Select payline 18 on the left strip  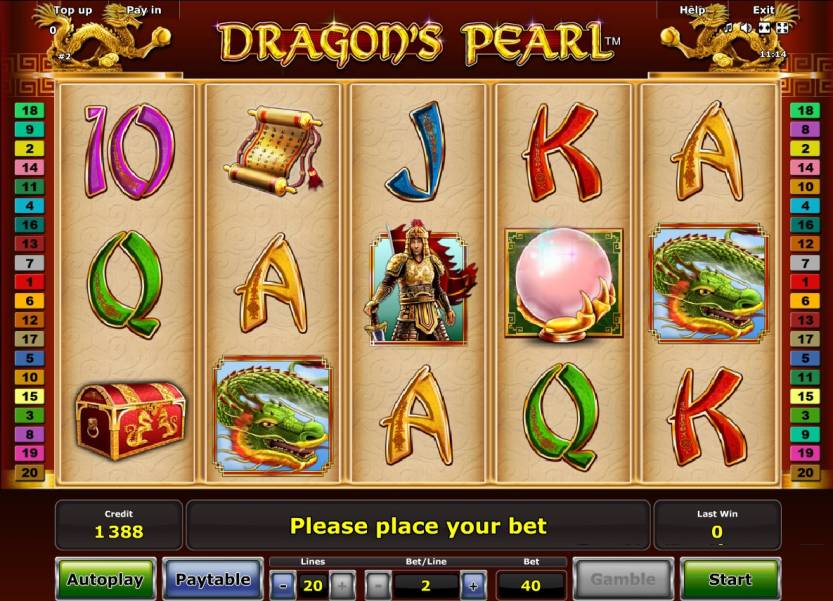(x=29, y=111)
